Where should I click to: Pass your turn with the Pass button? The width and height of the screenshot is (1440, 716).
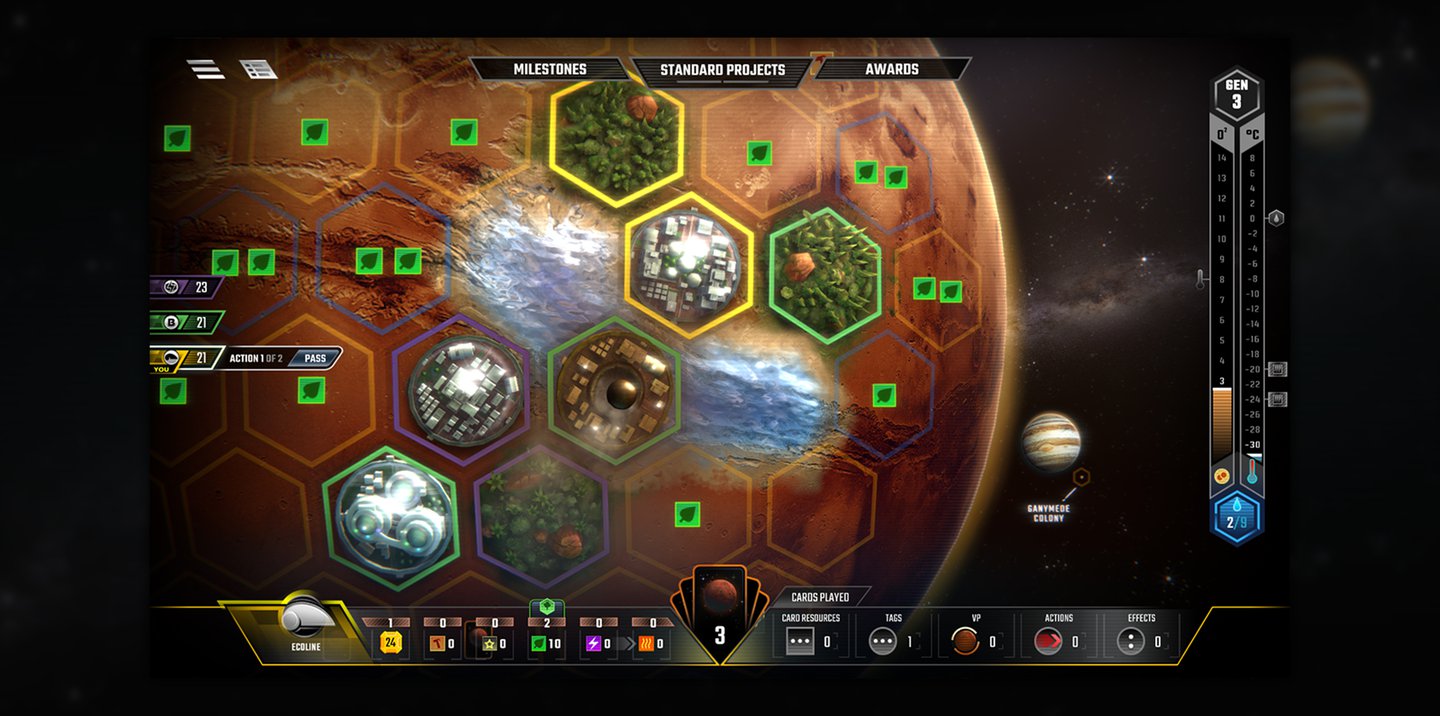pos(315,358)
